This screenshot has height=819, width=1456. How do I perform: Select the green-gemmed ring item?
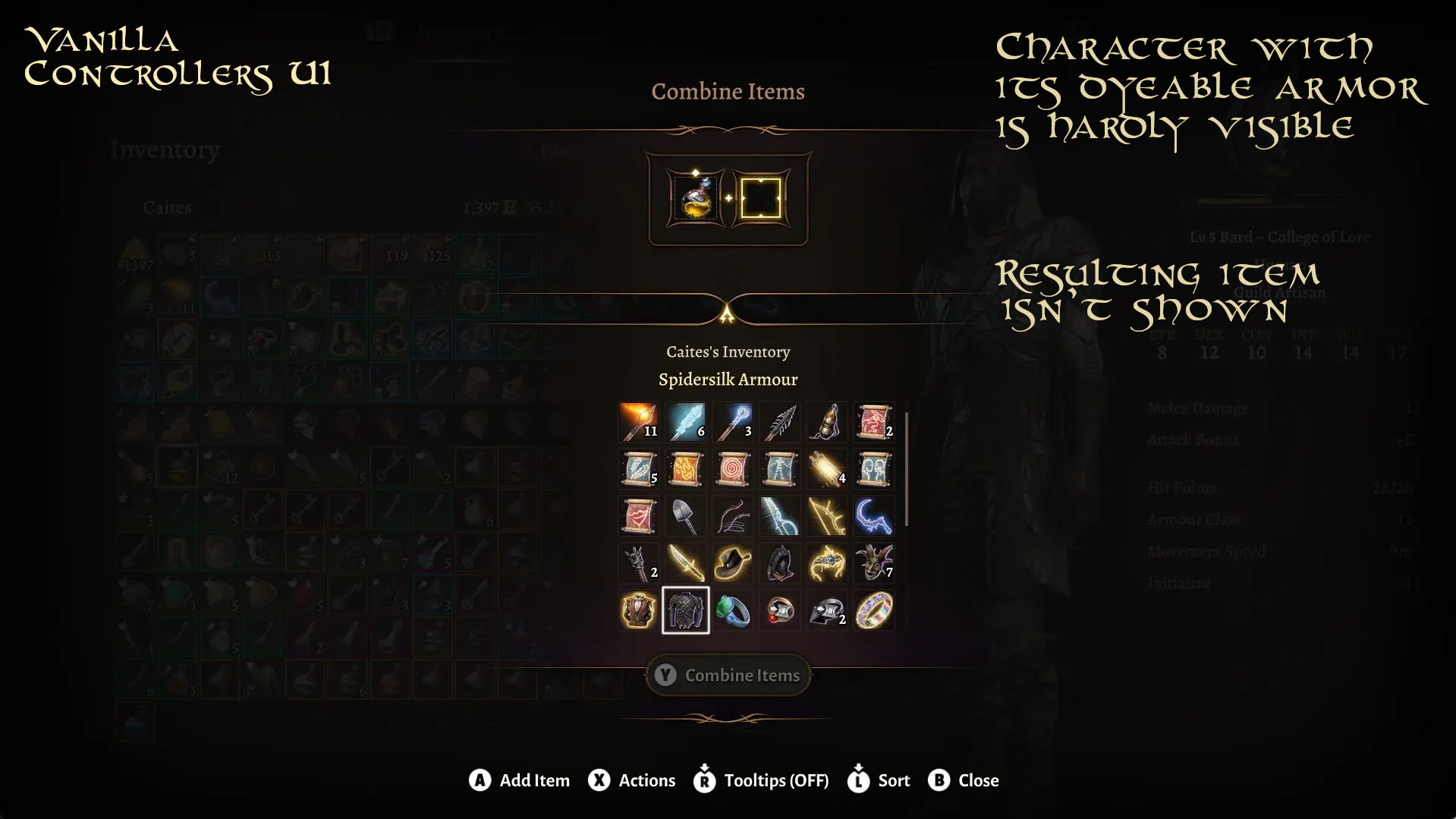click(x=733, y=611)
